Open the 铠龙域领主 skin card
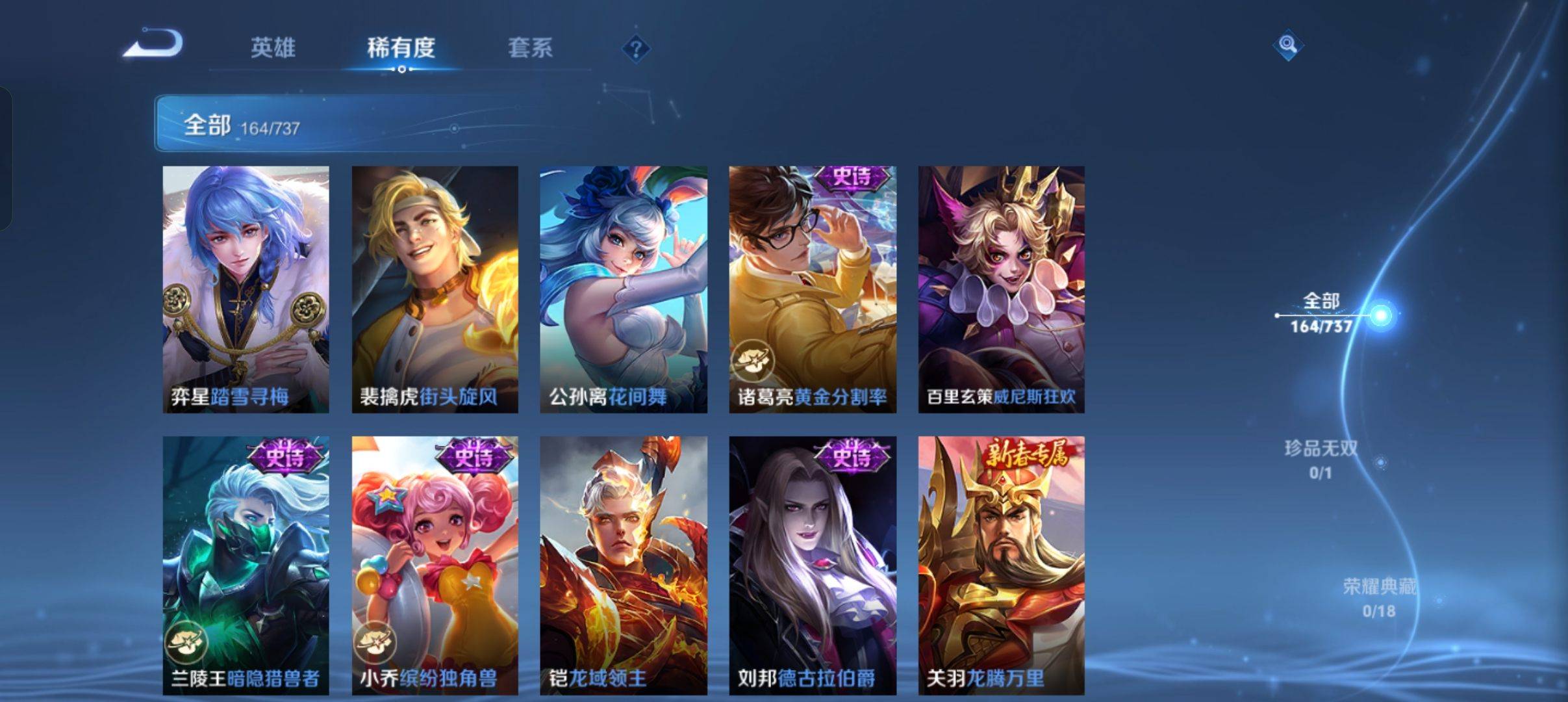Viewport: 1568px width, 702px height. pyautogui.click(x=622, y=559)
